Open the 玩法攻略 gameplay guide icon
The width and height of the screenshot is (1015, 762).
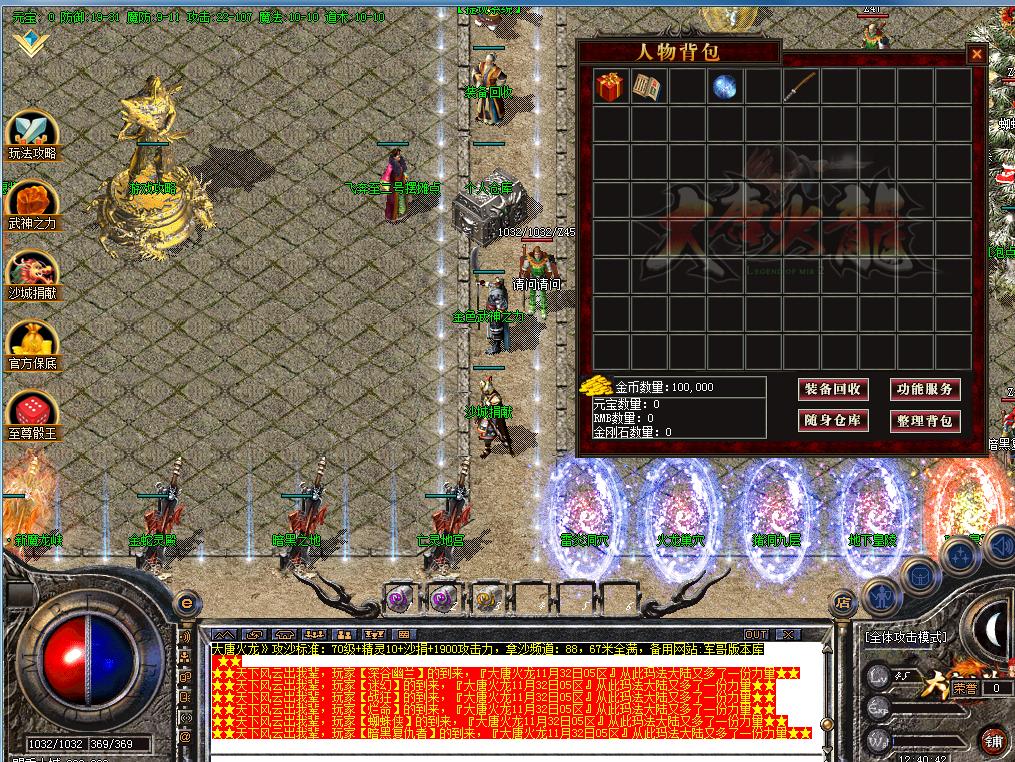(x=32, y=135)
